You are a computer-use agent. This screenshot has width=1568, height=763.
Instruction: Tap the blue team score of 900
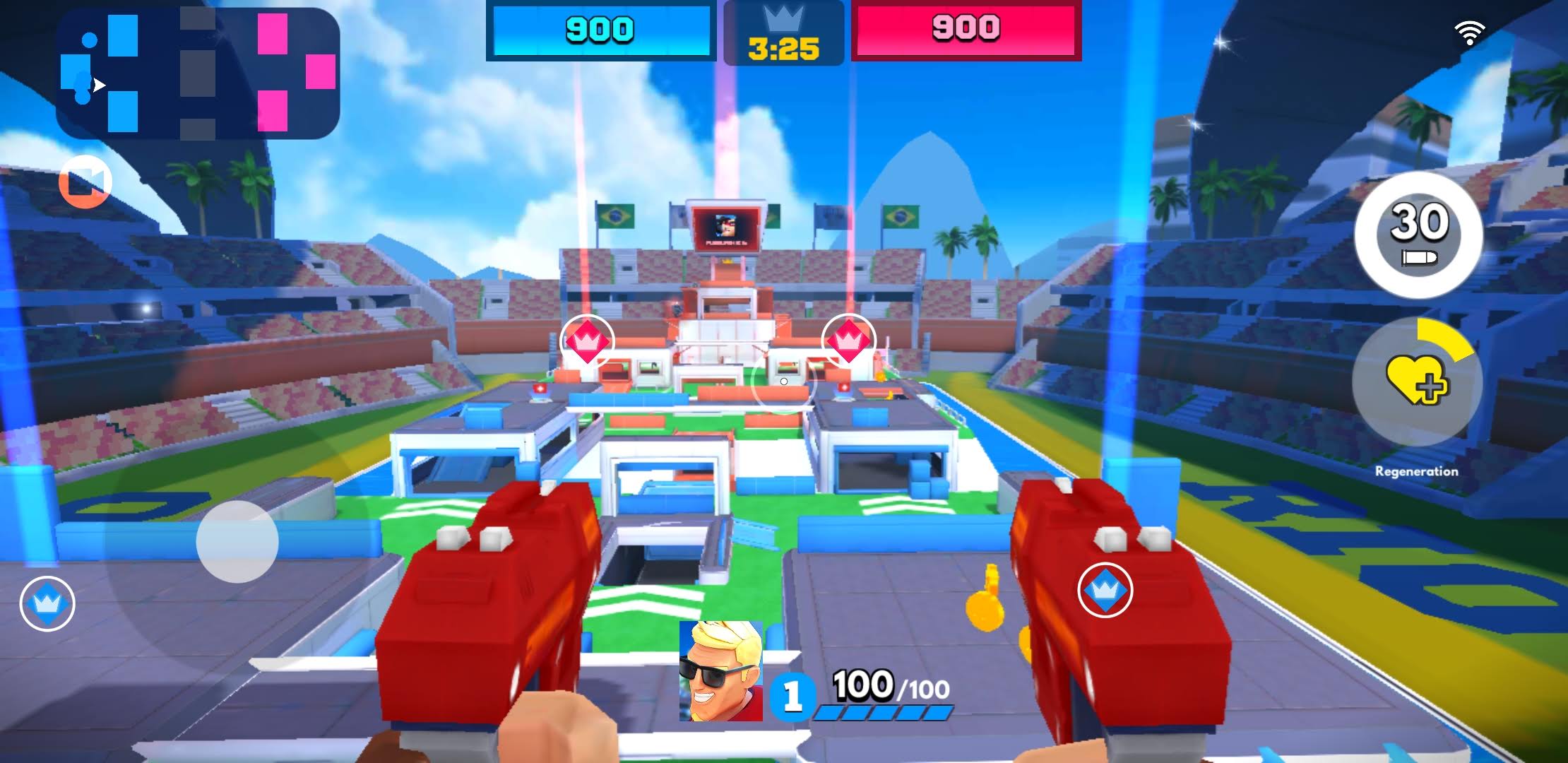tap(601, 31)
